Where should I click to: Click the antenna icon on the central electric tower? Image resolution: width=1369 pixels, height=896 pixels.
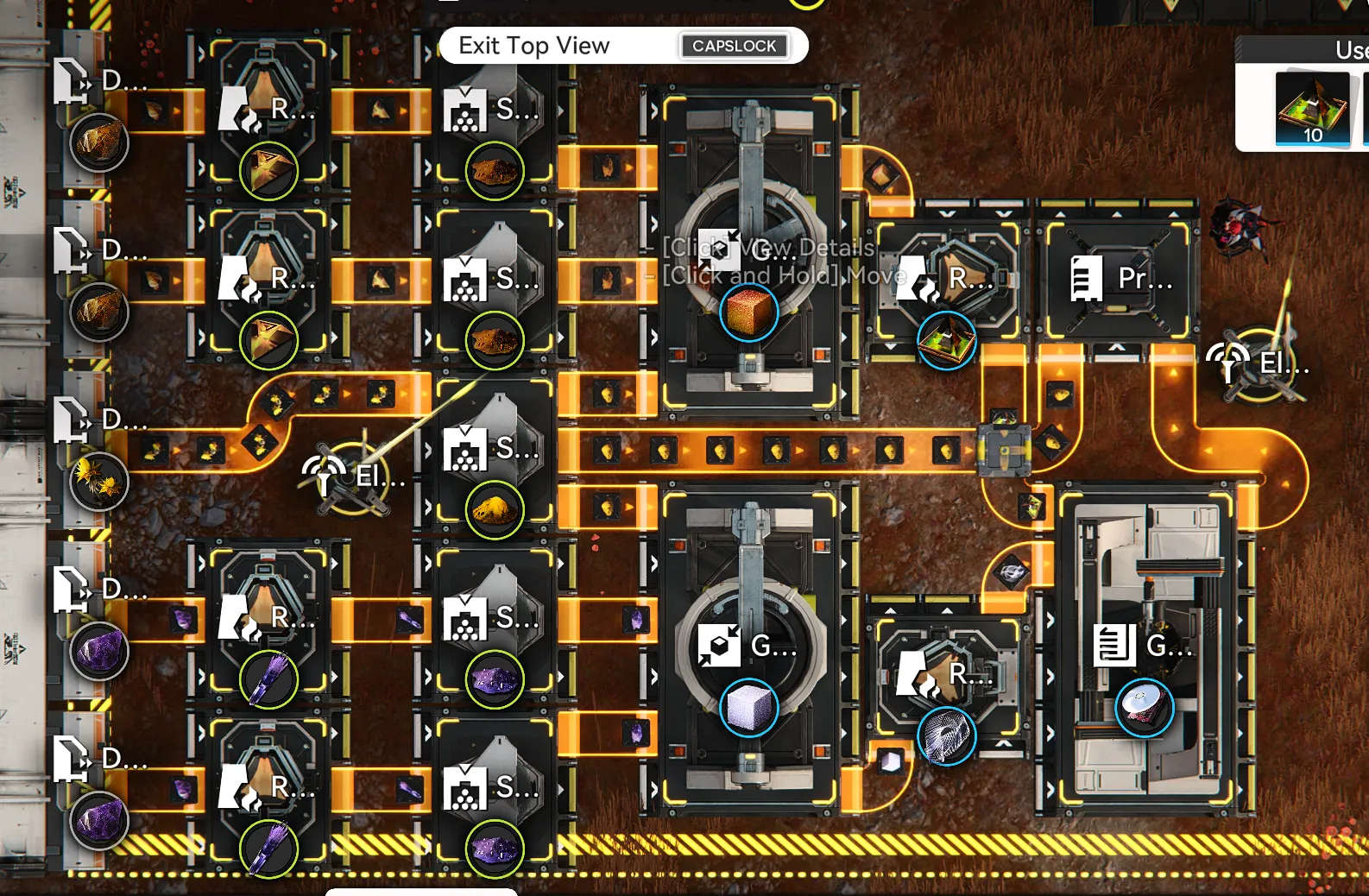tap(325, 471)
